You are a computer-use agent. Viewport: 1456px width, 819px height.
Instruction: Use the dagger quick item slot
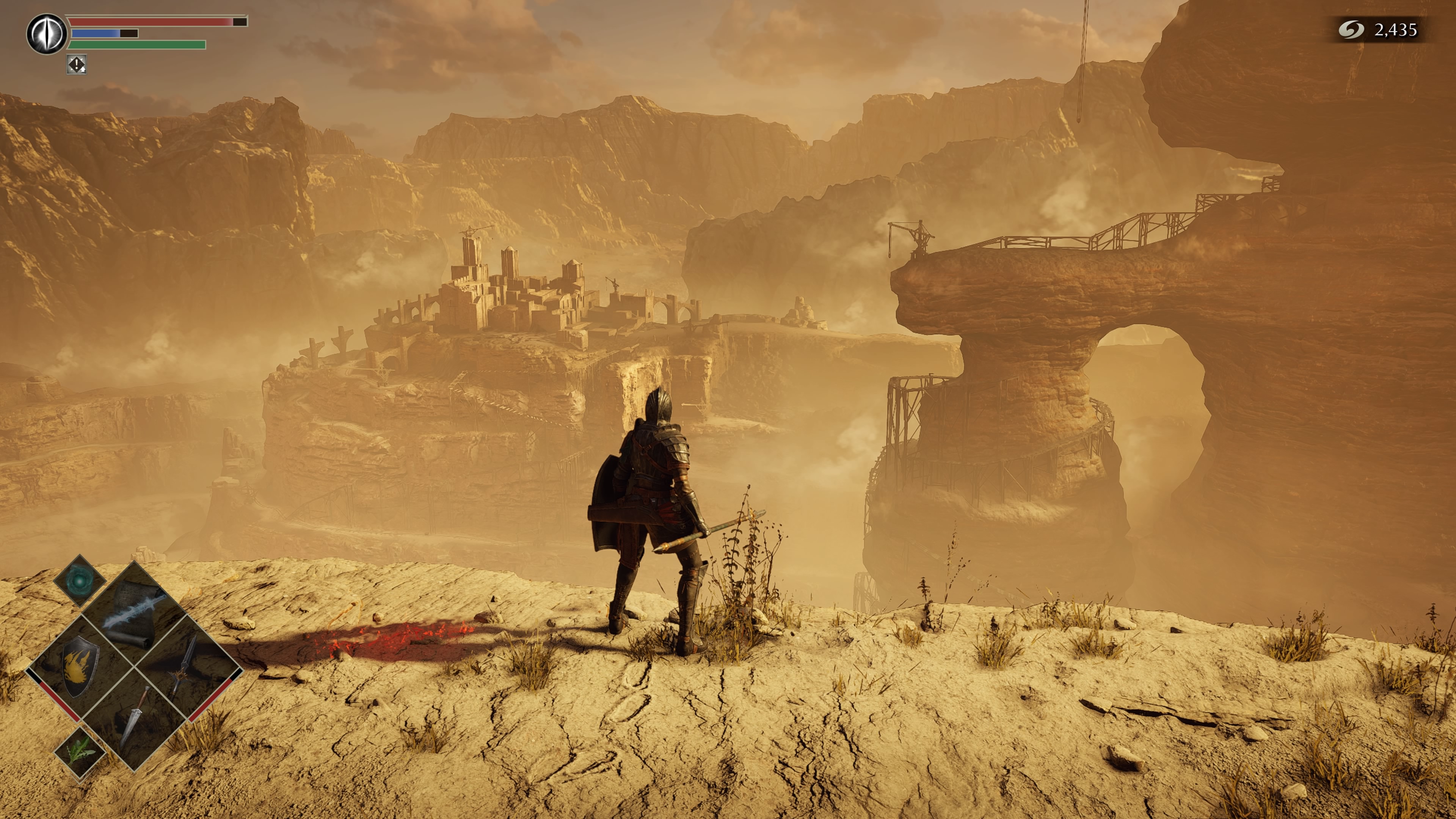[135, 718]
